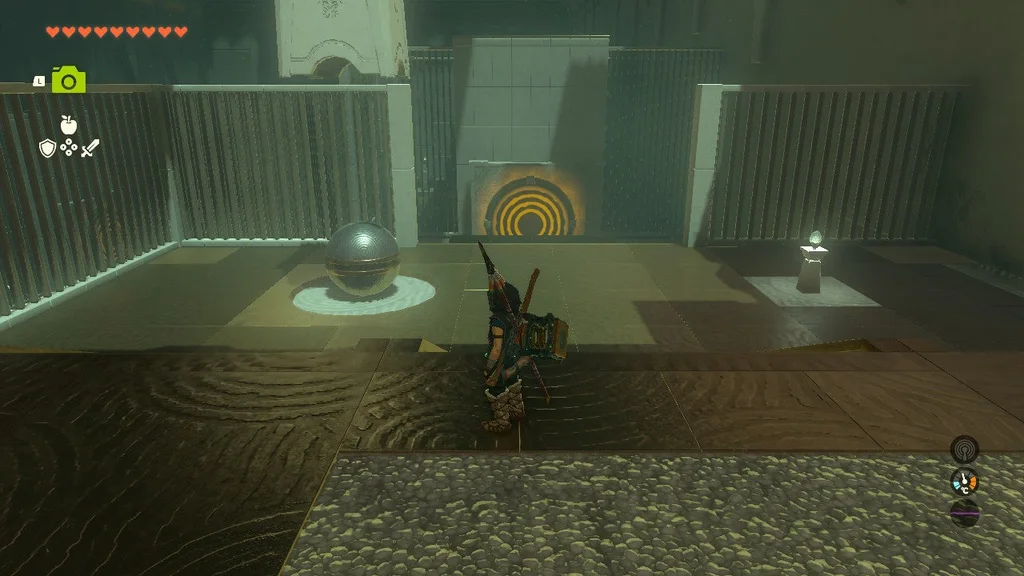Click the Sheikah Sensor signal icon
This screenshot has width=1024, height=576.
964,448
